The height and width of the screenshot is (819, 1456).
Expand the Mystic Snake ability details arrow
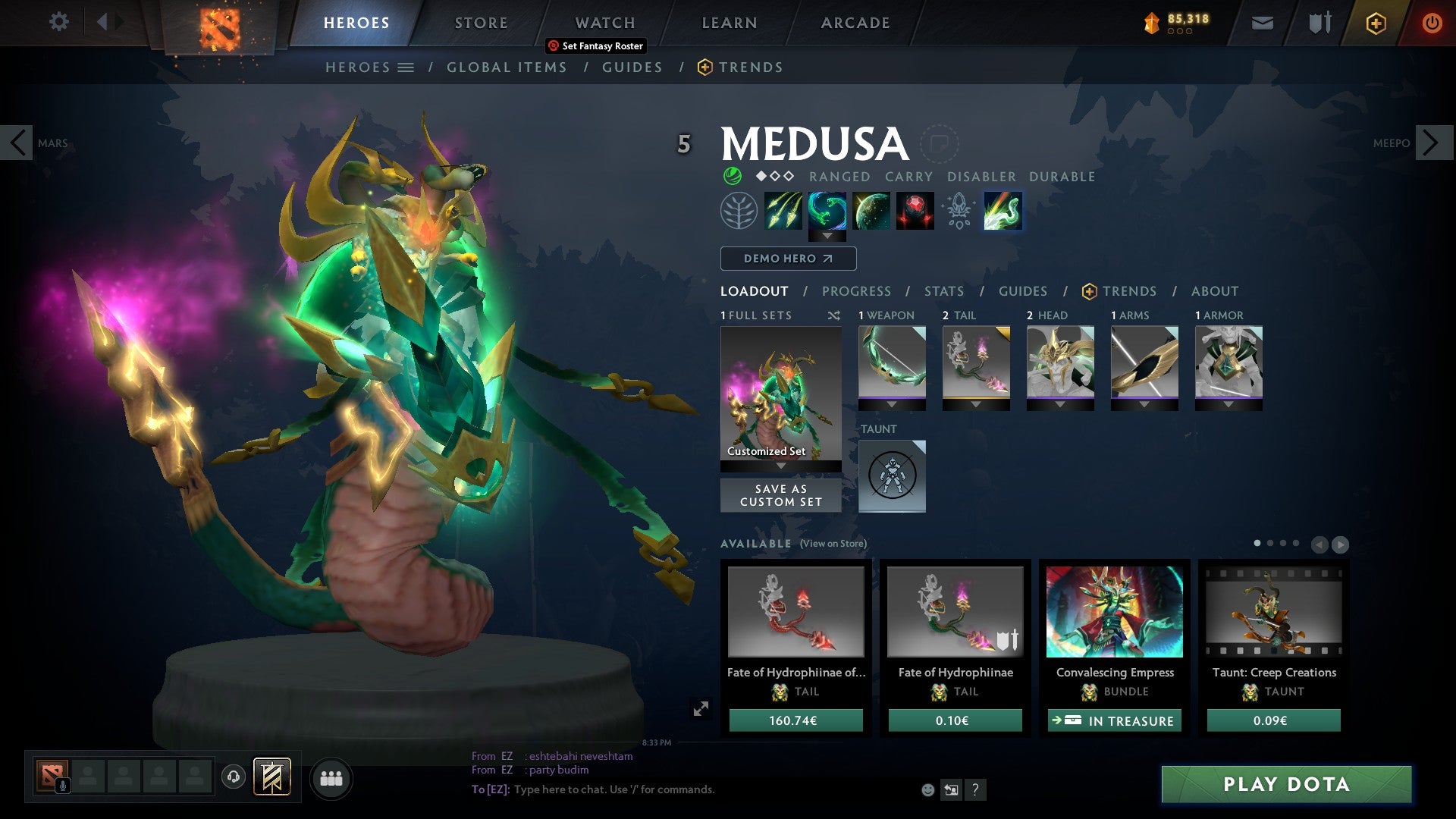tap(827, 236)
